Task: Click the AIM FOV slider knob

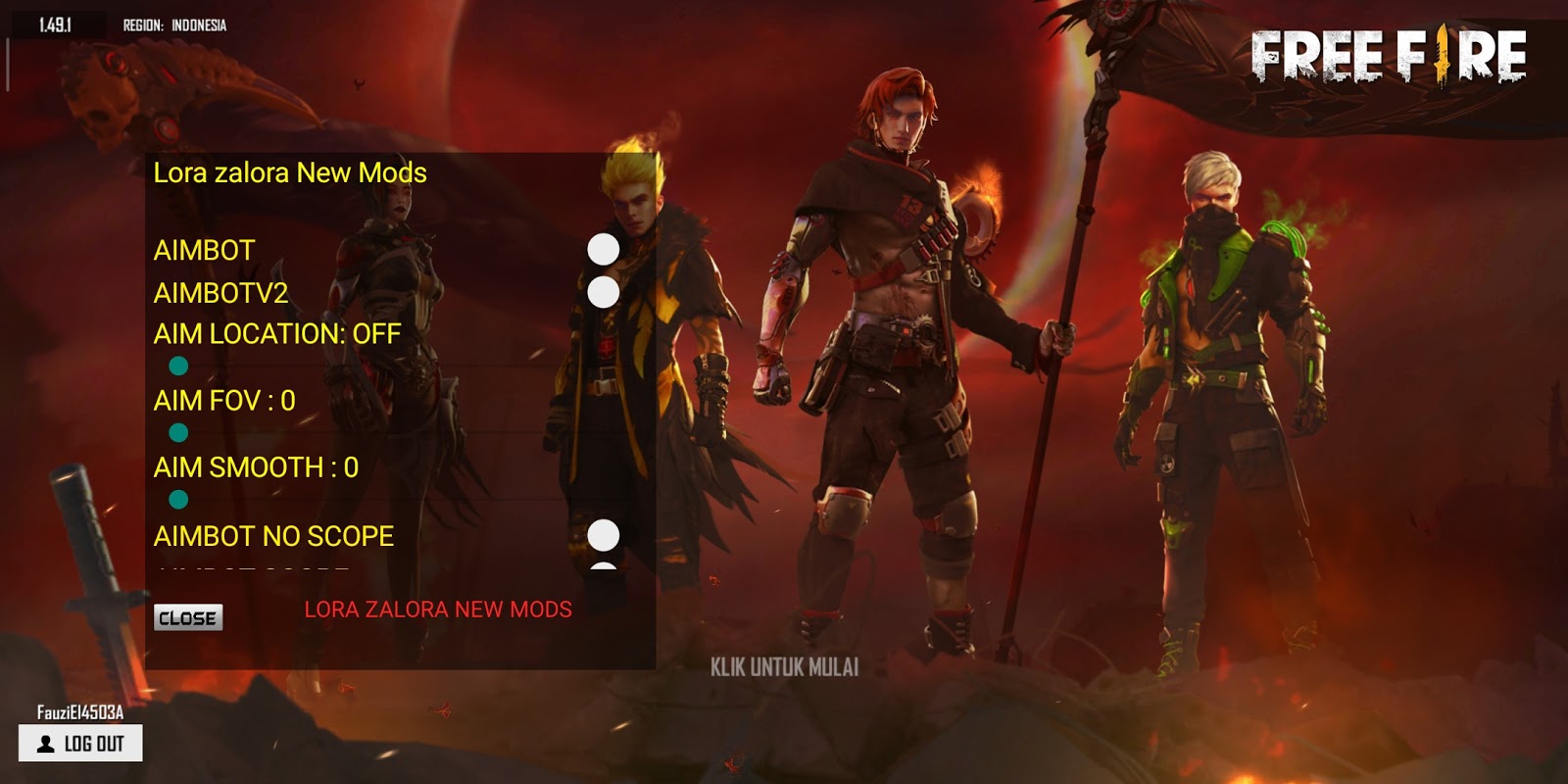Action: tap(179, 433)
